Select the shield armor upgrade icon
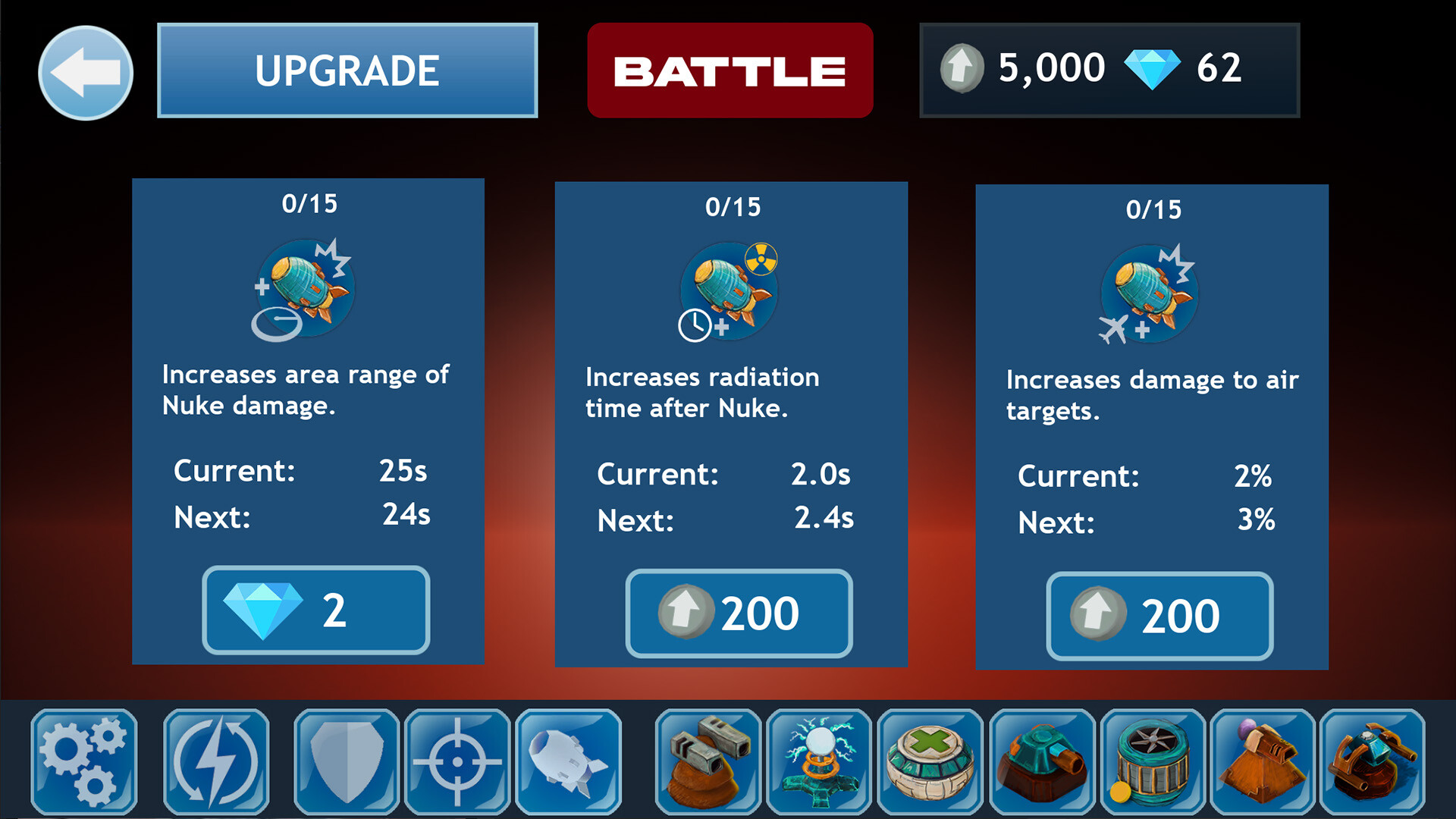 tap(345, 762)
